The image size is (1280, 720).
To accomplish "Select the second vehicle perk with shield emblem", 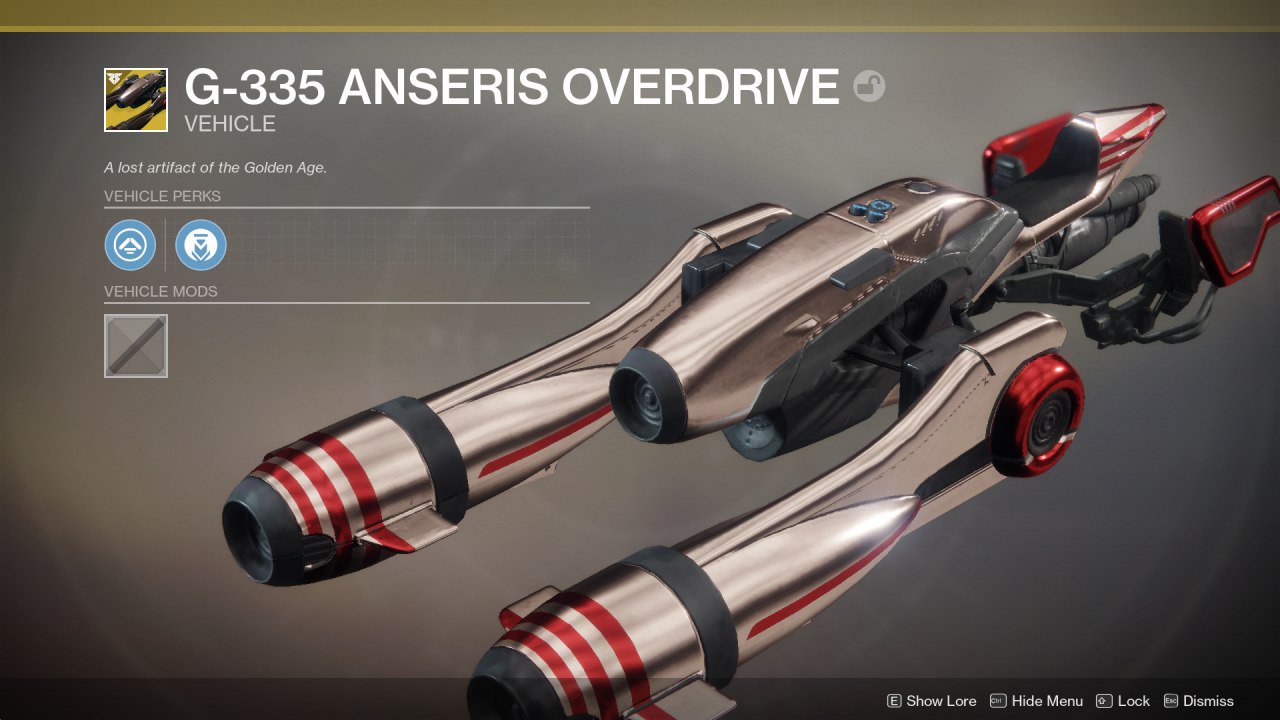I will 201,245.
